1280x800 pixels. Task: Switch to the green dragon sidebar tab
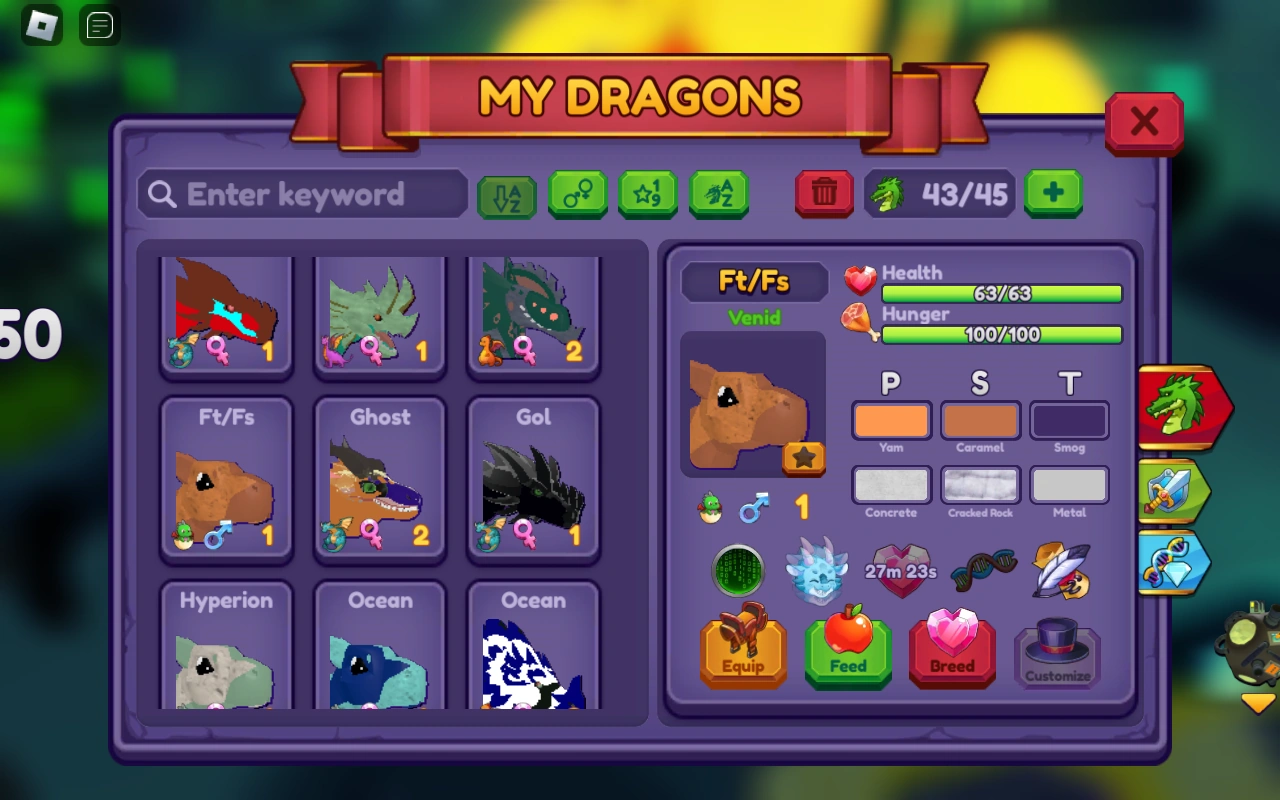(x=1185, y=407)
